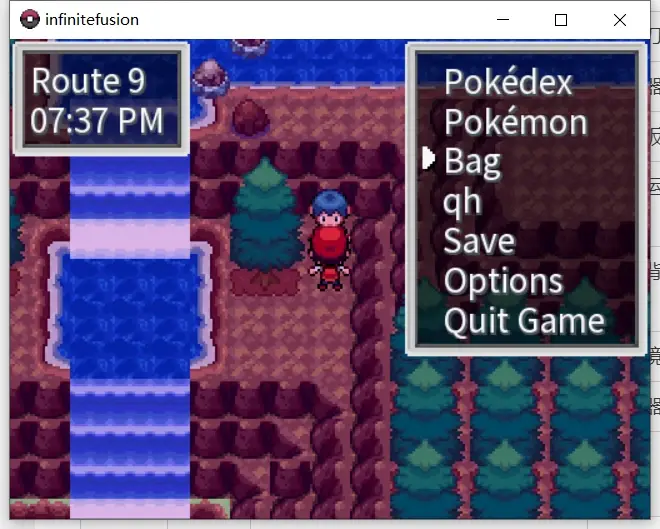Choose Quit Game

click(x=524, y=321)
